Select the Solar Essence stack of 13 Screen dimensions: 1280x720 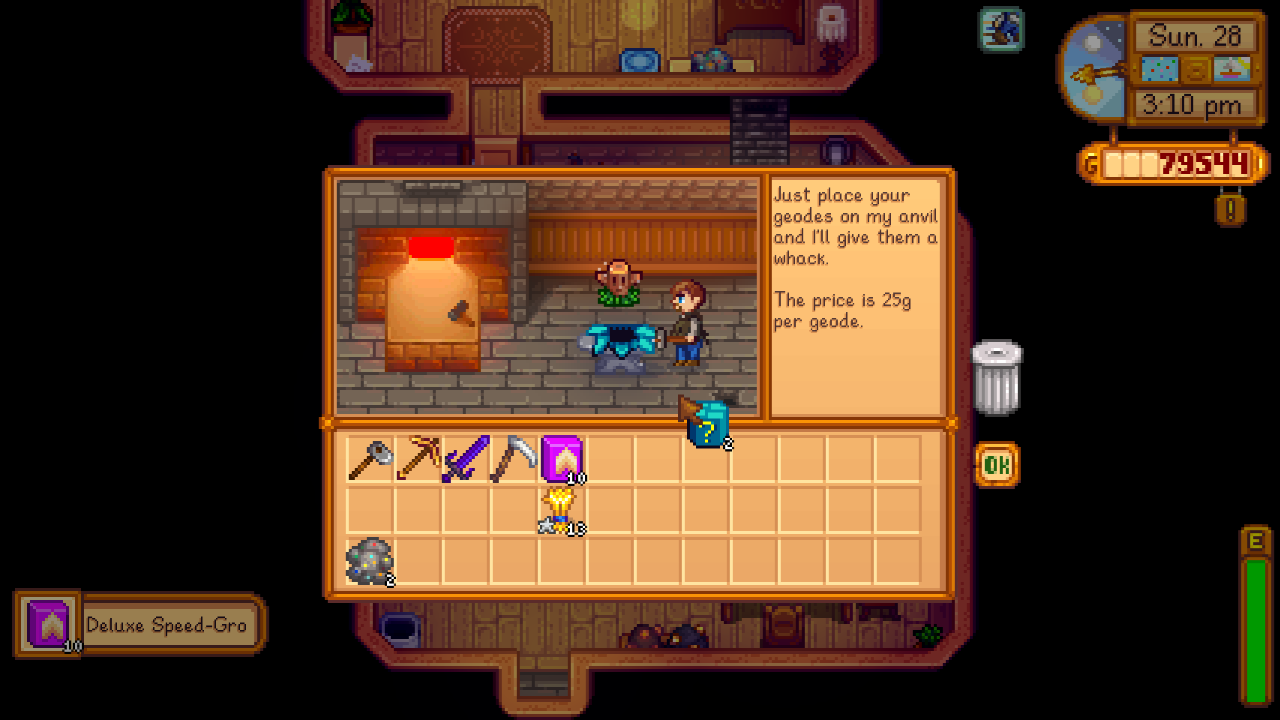coord(561,508)
